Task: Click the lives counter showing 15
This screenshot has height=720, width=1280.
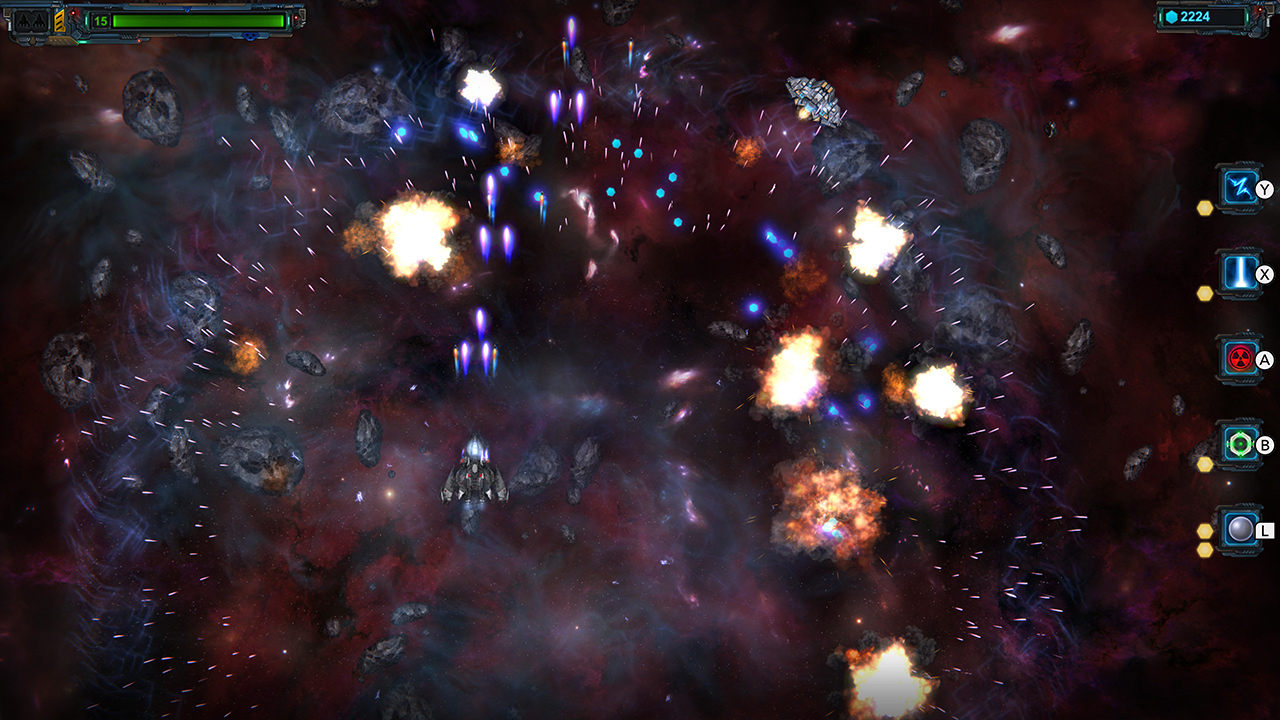Action: tap(100, 21)
